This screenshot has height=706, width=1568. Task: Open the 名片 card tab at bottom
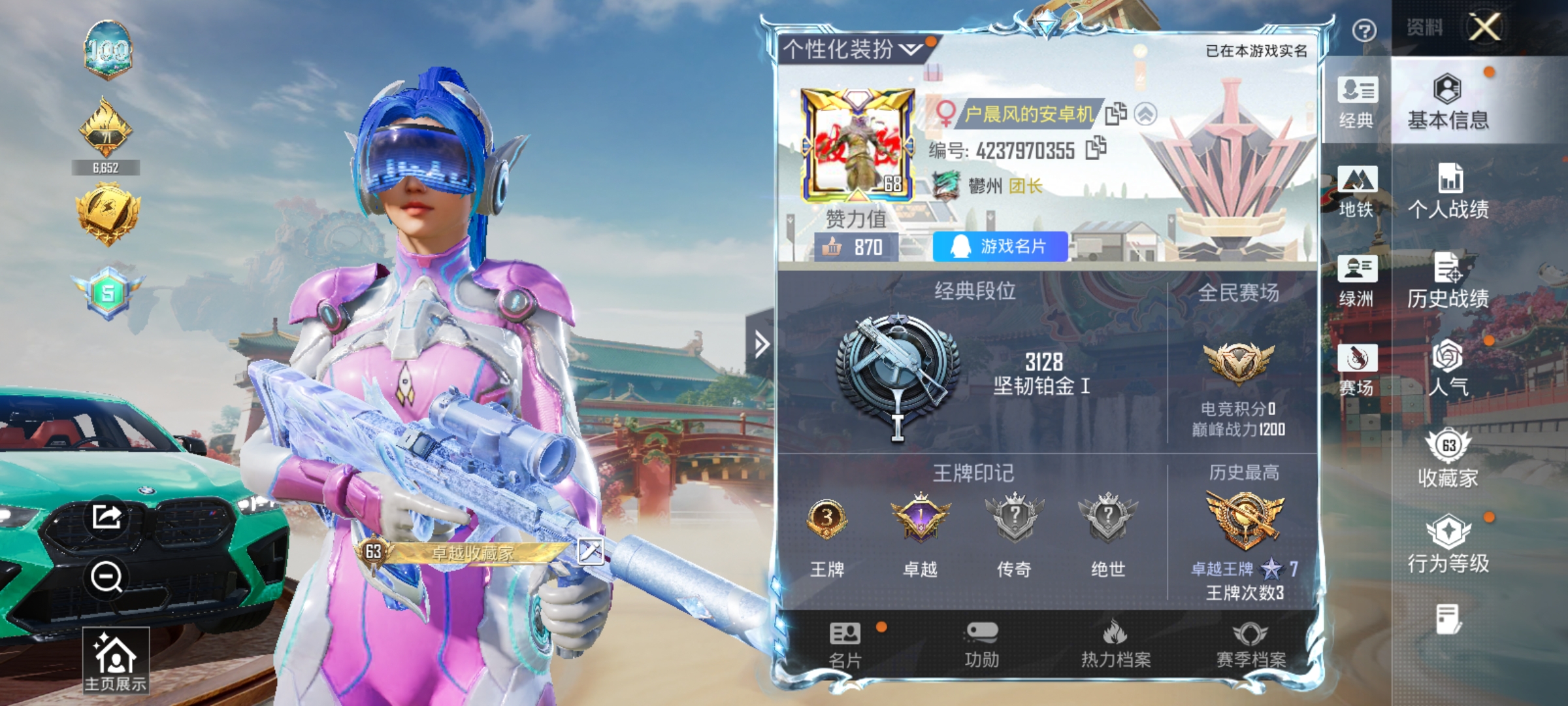[x=845, y=645]
